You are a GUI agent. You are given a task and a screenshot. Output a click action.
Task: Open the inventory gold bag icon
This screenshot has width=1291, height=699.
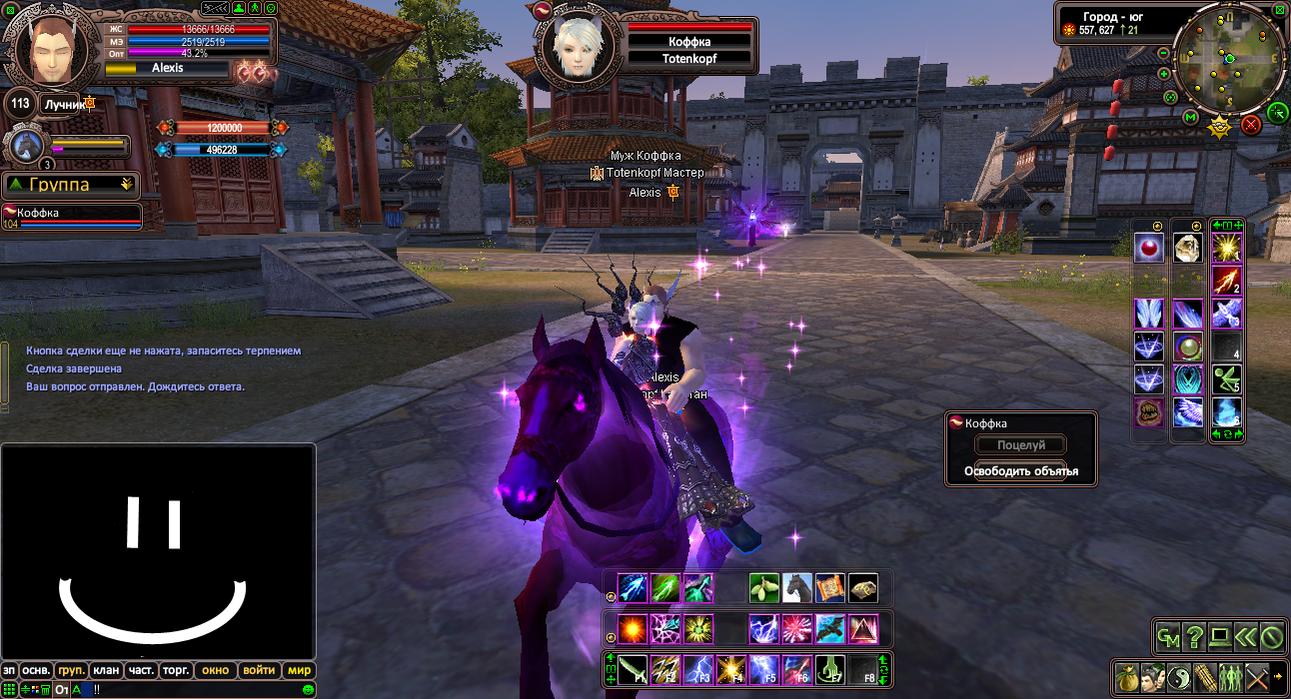pos(1126,676)
